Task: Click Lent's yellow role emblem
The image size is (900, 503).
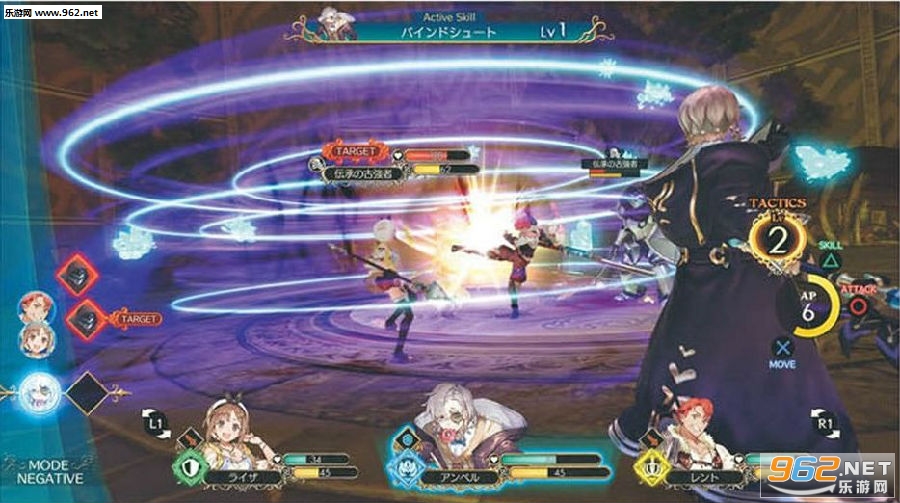Action: point(652,466)
